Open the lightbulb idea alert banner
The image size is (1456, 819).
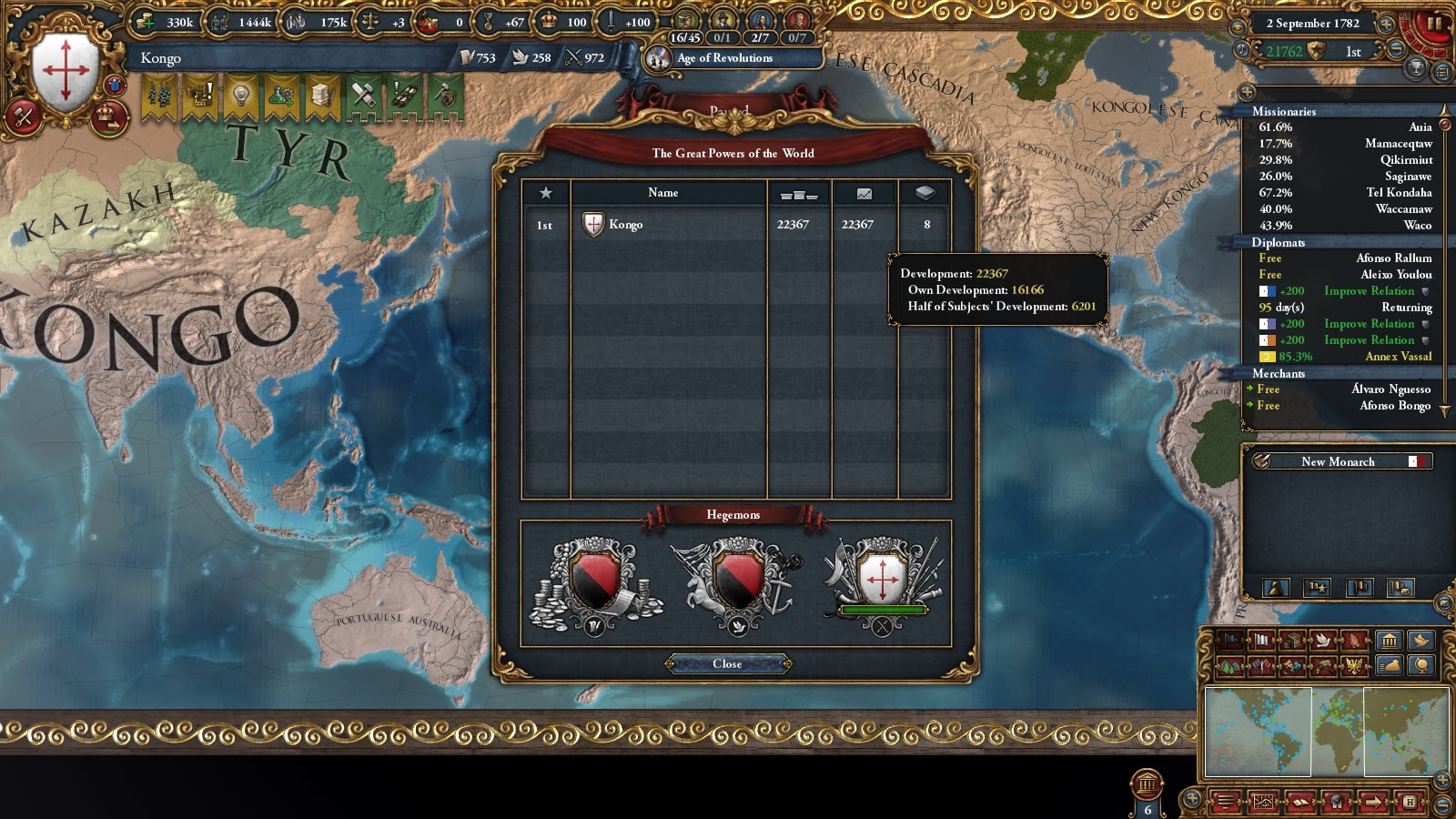click(240, 96)
